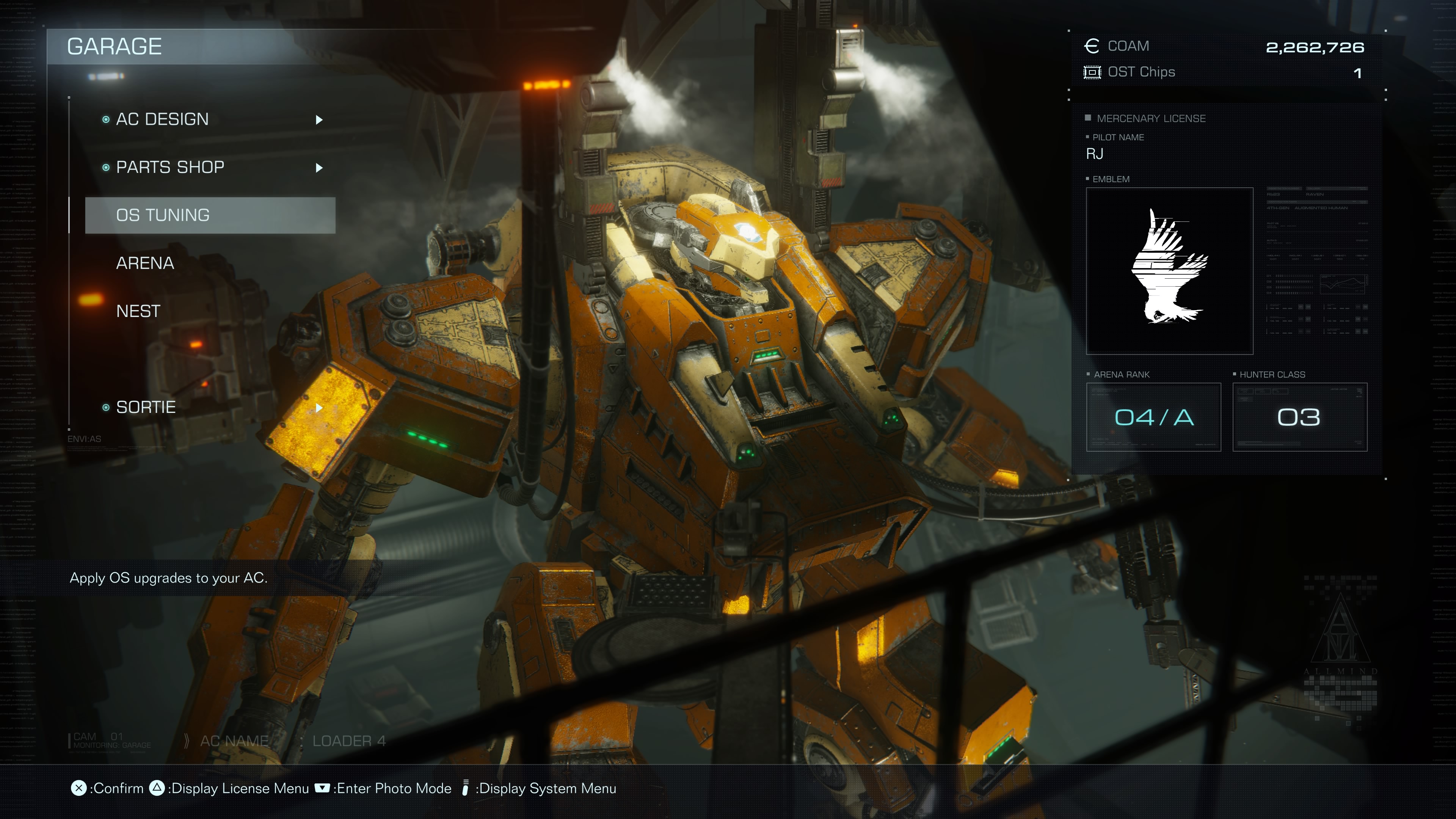Select the OST Chips icon
1456x819 pixels.
[1092, 72]
